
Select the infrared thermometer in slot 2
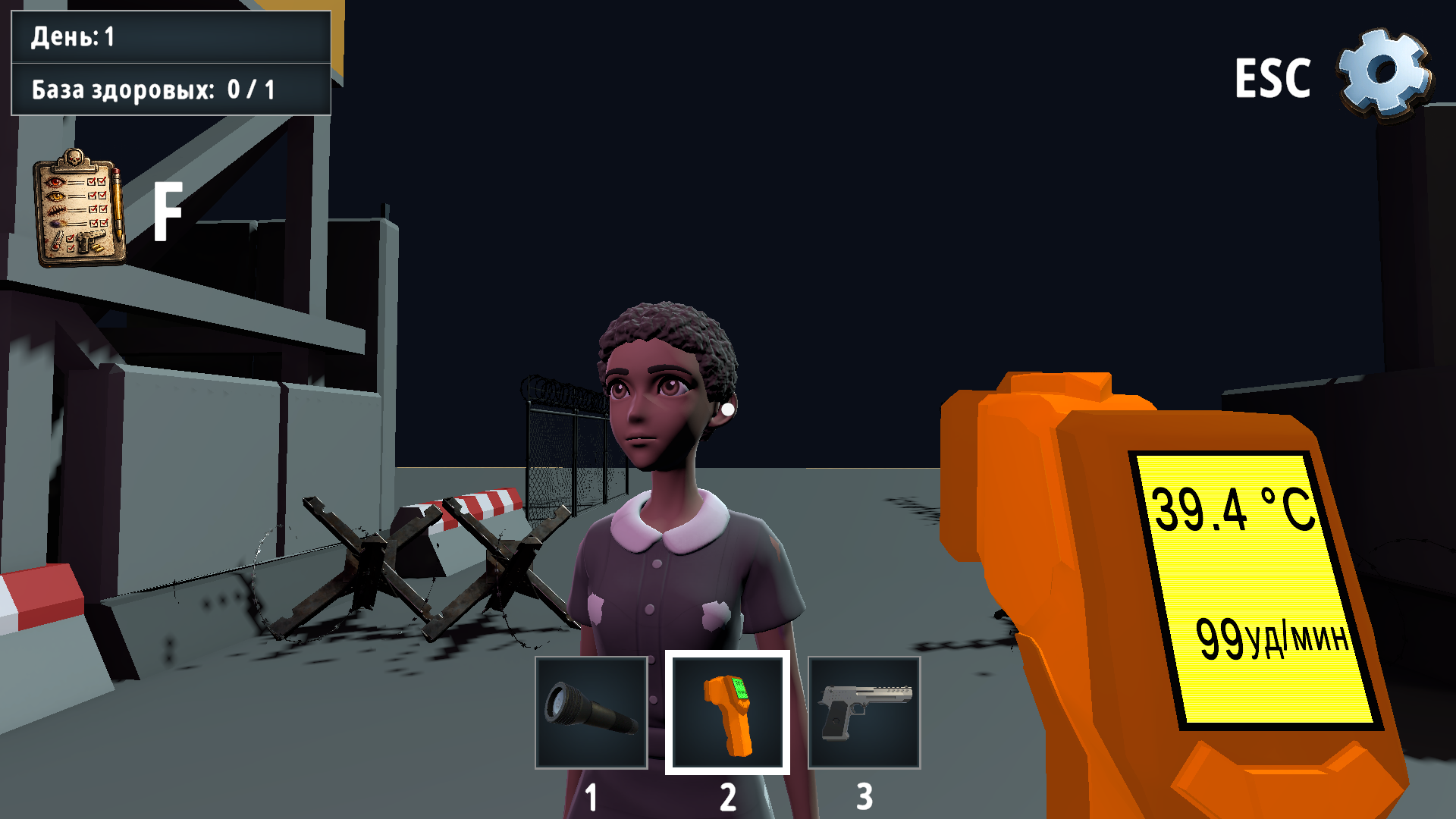tap(726, 713)
